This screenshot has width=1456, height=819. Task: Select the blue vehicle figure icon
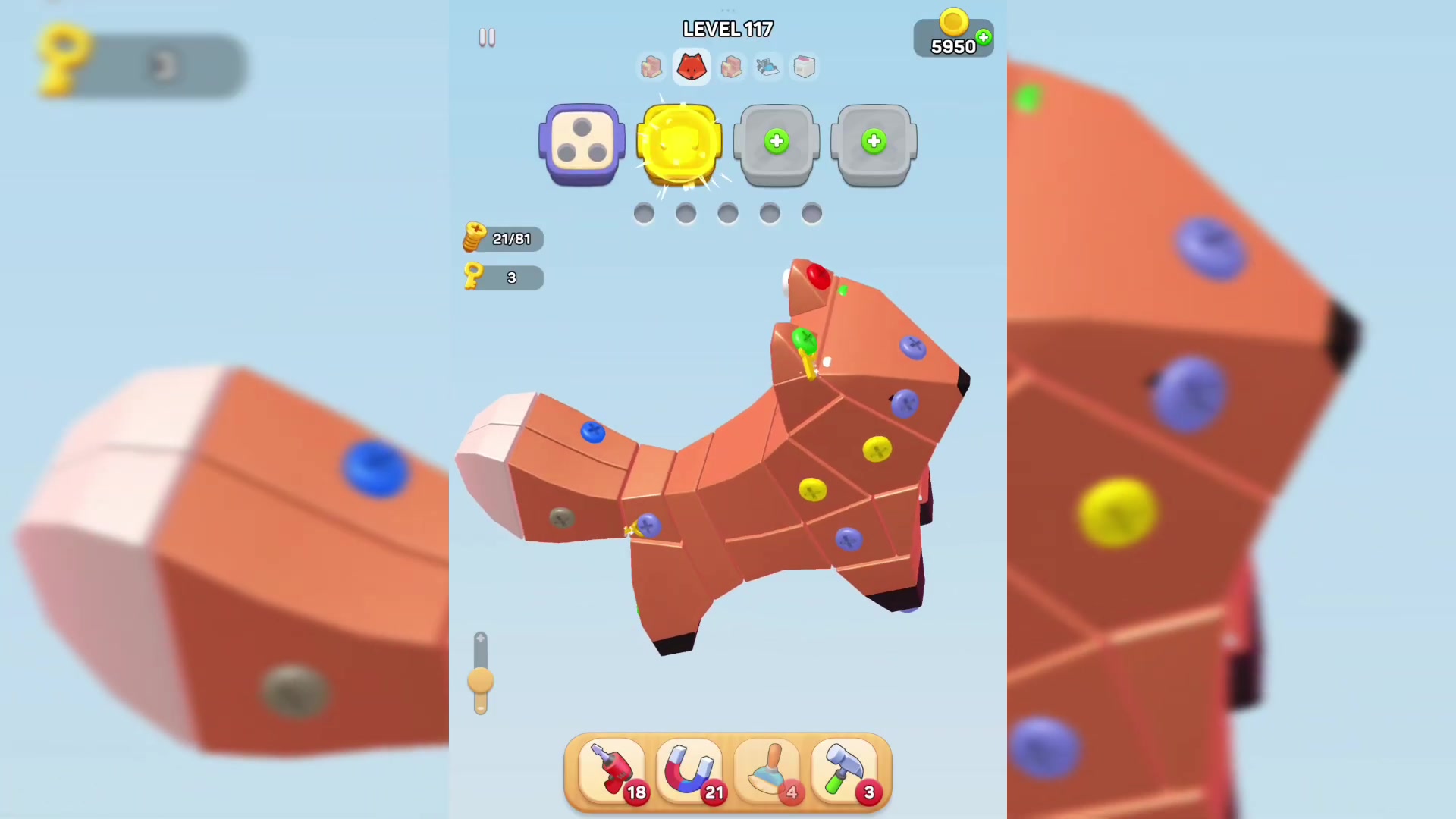point(767,67)
